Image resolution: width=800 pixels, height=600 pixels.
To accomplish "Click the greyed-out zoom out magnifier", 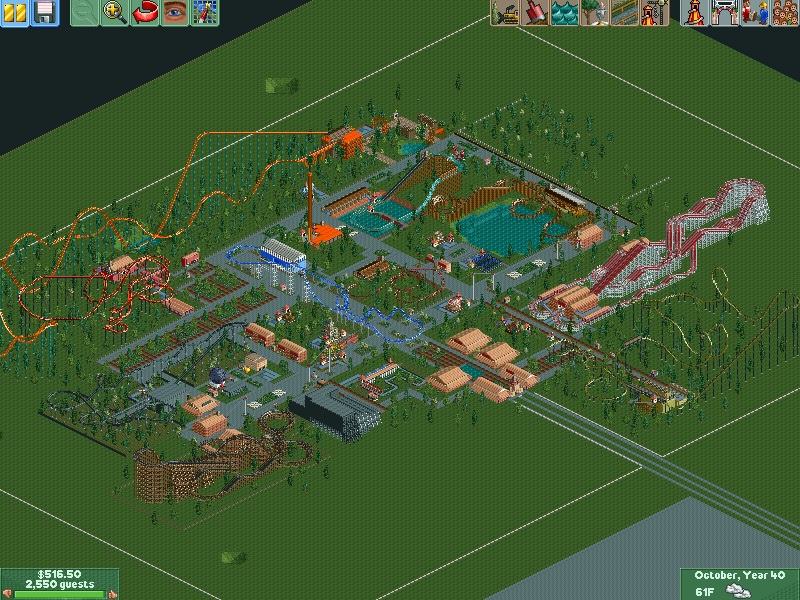I will point(87,13).
